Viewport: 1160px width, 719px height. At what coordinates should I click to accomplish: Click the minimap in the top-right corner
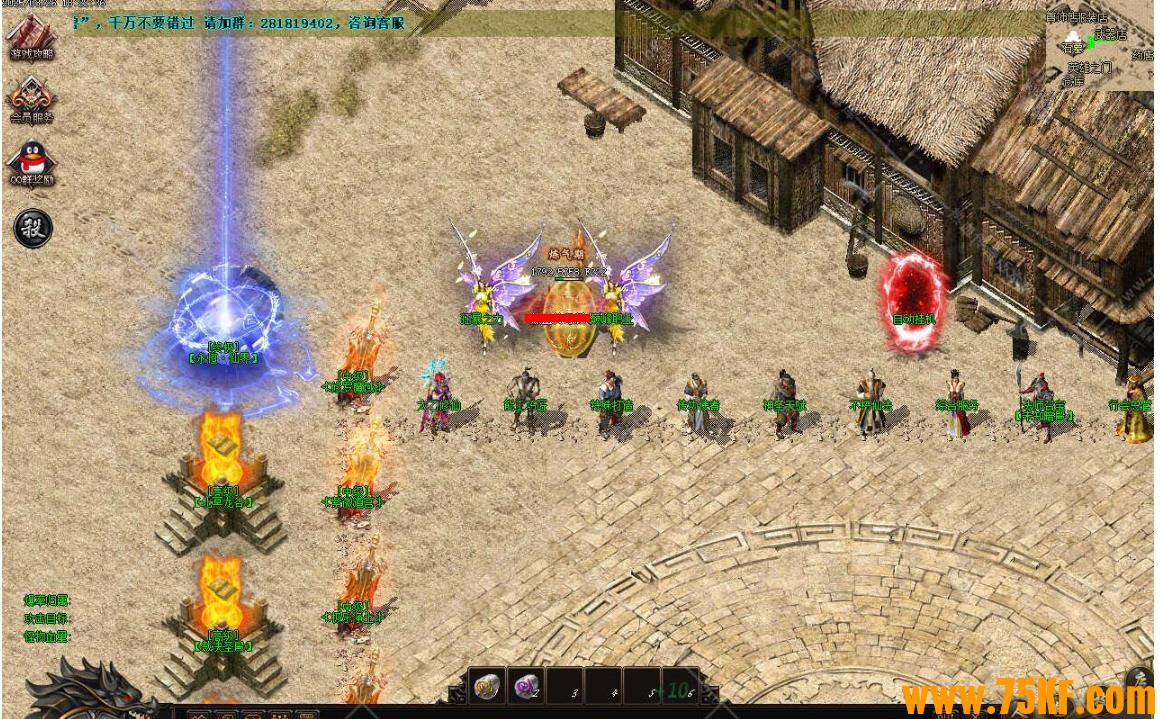[x=1098, y=45]
